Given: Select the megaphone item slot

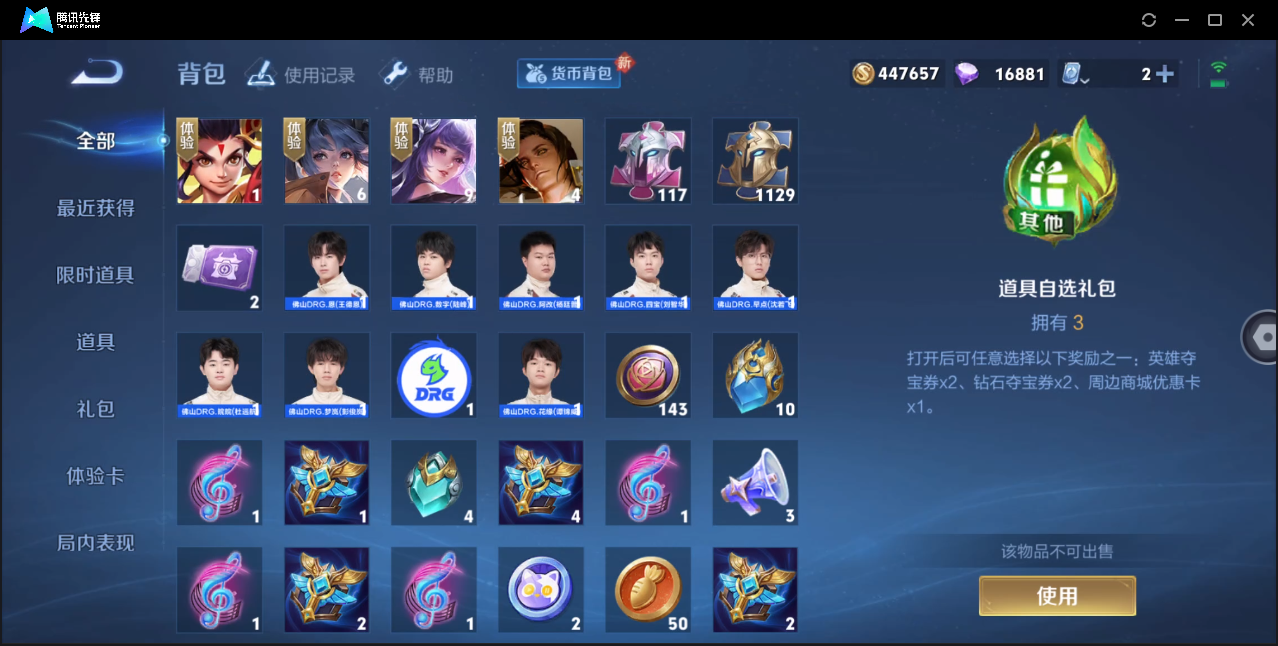Looking at the screenshot, I should click(755, 483).
